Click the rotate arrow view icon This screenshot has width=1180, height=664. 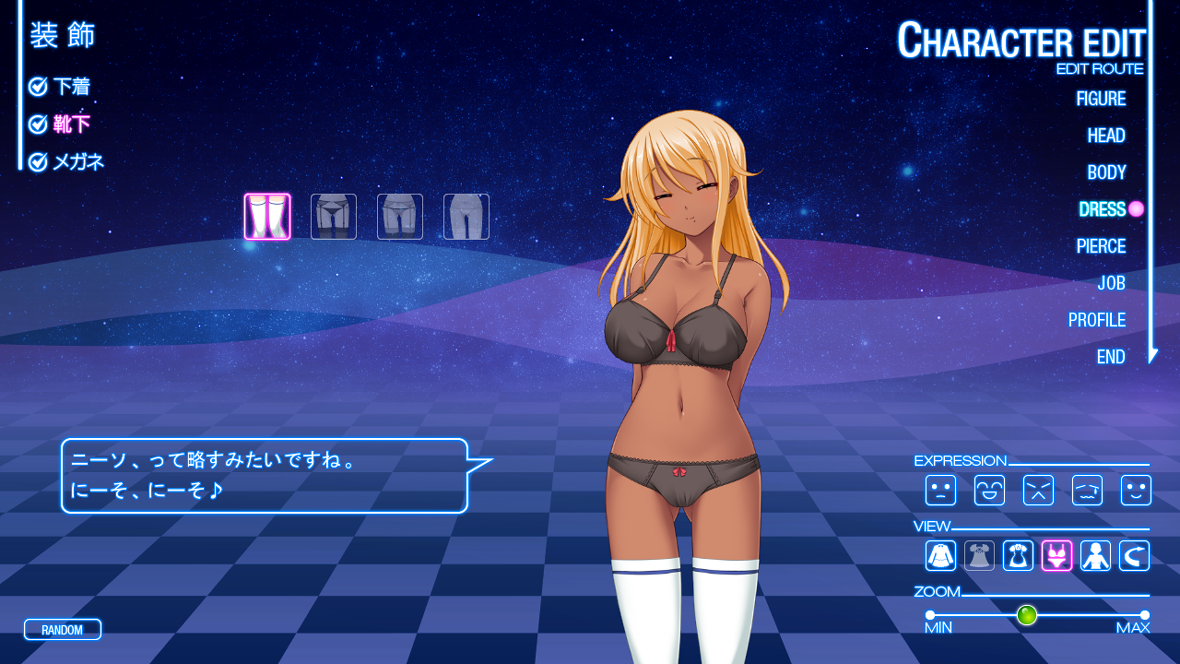(x=1134, y=556)
